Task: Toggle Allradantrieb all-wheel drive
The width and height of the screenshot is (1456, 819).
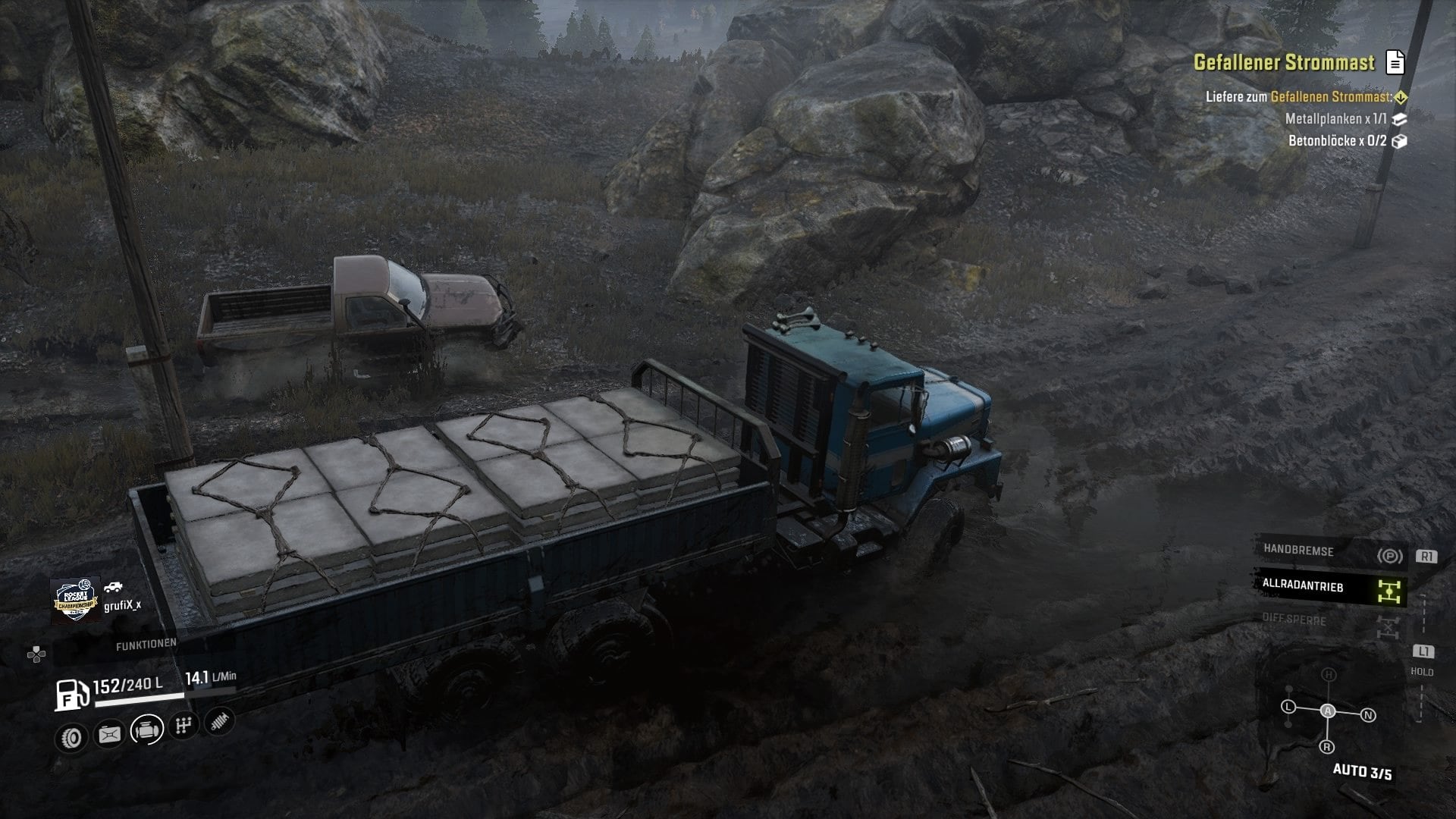Action: point(1331,587)
